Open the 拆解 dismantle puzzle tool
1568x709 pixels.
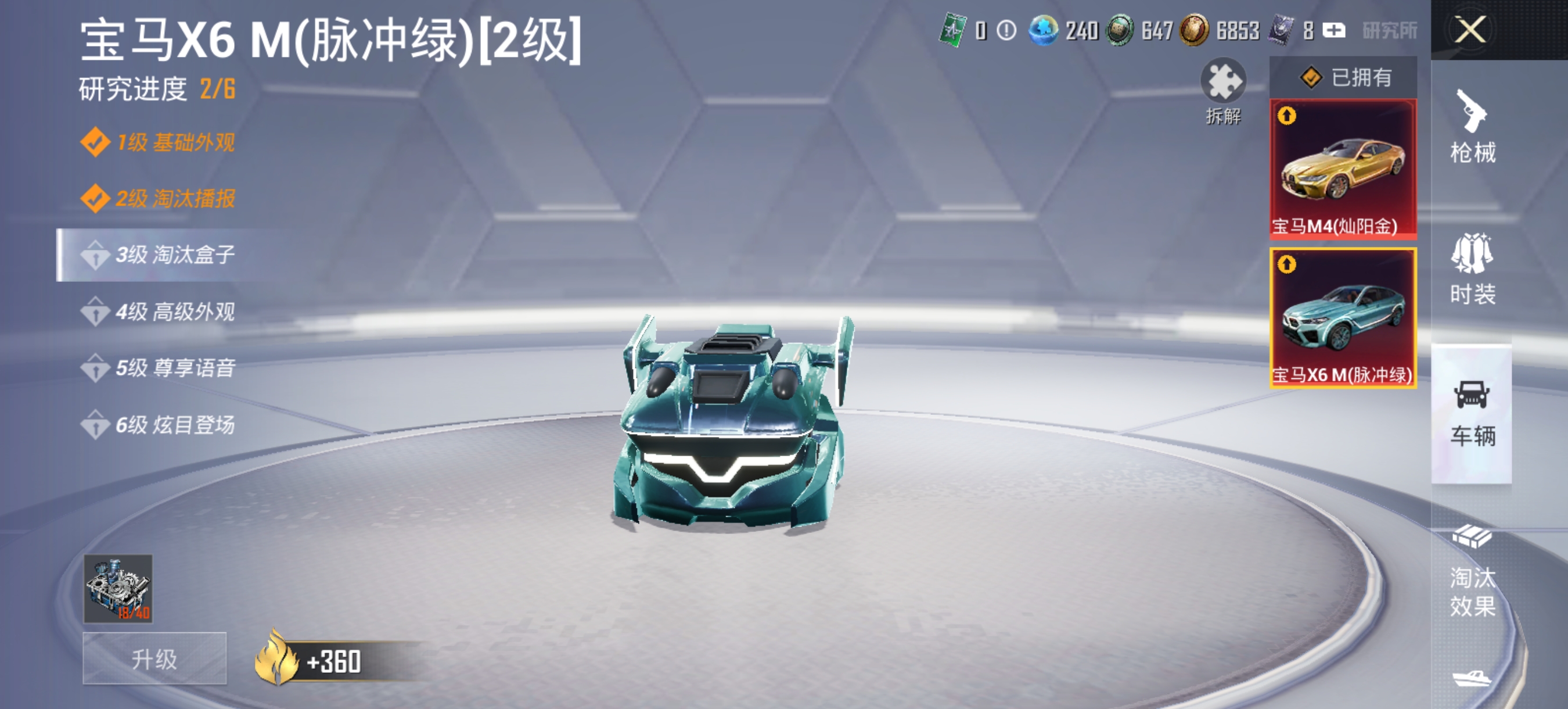(x=1224, y=85)
